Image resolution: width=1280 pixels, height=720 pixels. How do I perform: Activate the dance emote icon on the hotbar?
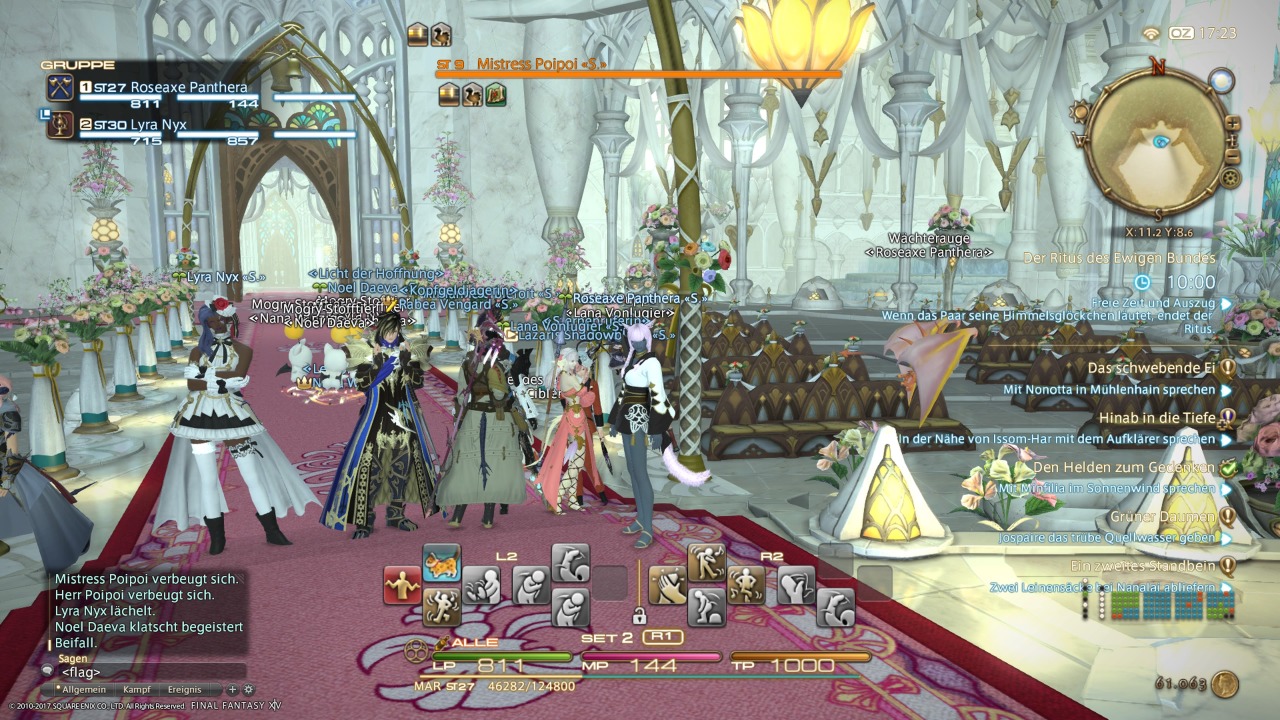click(443, 607)
